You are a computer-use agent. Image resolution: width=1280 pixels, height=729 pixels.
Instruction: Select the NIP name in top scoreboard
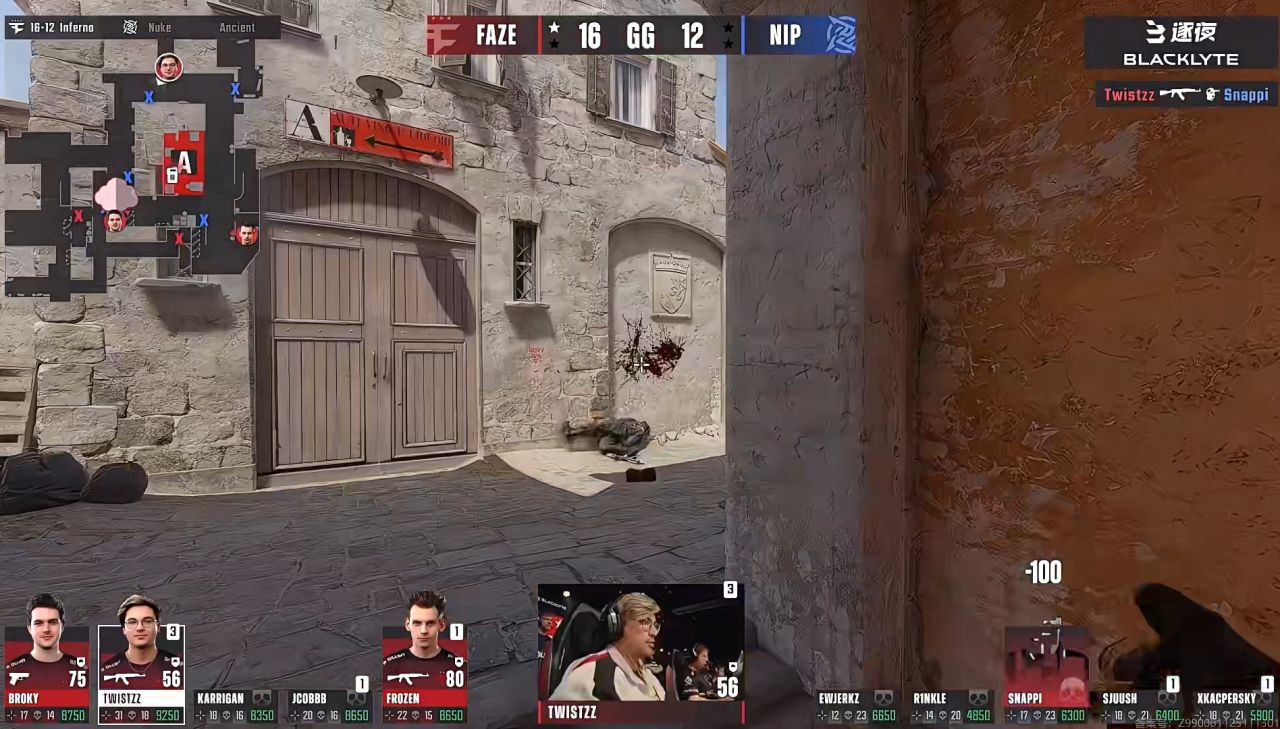786,36
